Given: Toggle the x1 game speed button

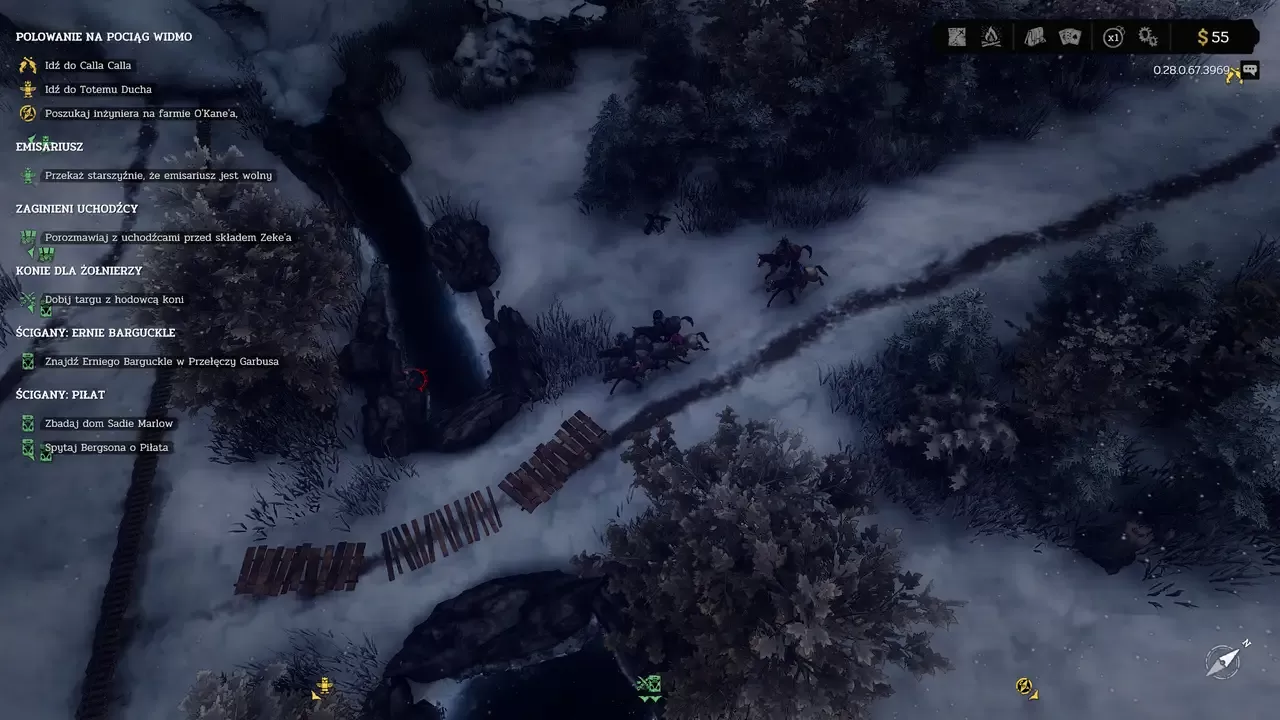Looking at the screenshot, I should tap(1112, 38).
